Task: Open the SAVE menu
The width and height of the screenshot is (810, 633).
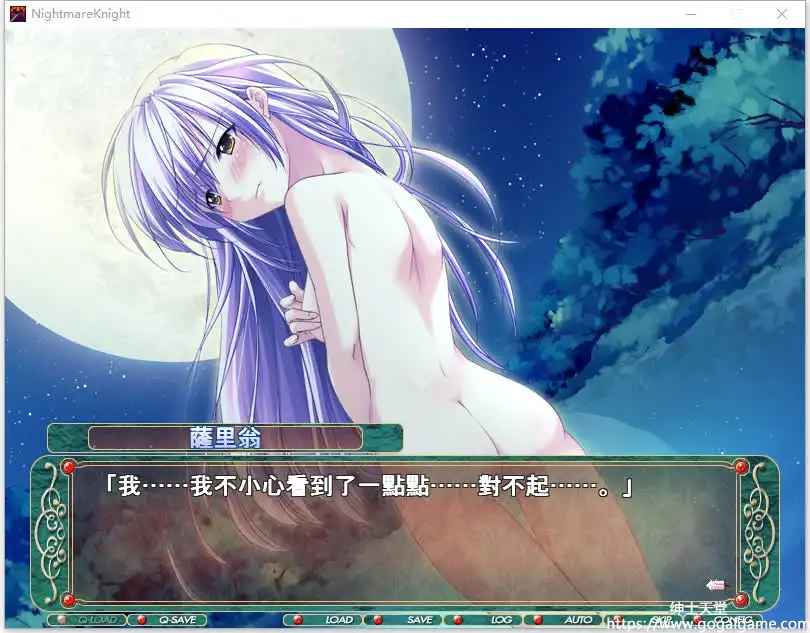Action: [x=419, y=620]
